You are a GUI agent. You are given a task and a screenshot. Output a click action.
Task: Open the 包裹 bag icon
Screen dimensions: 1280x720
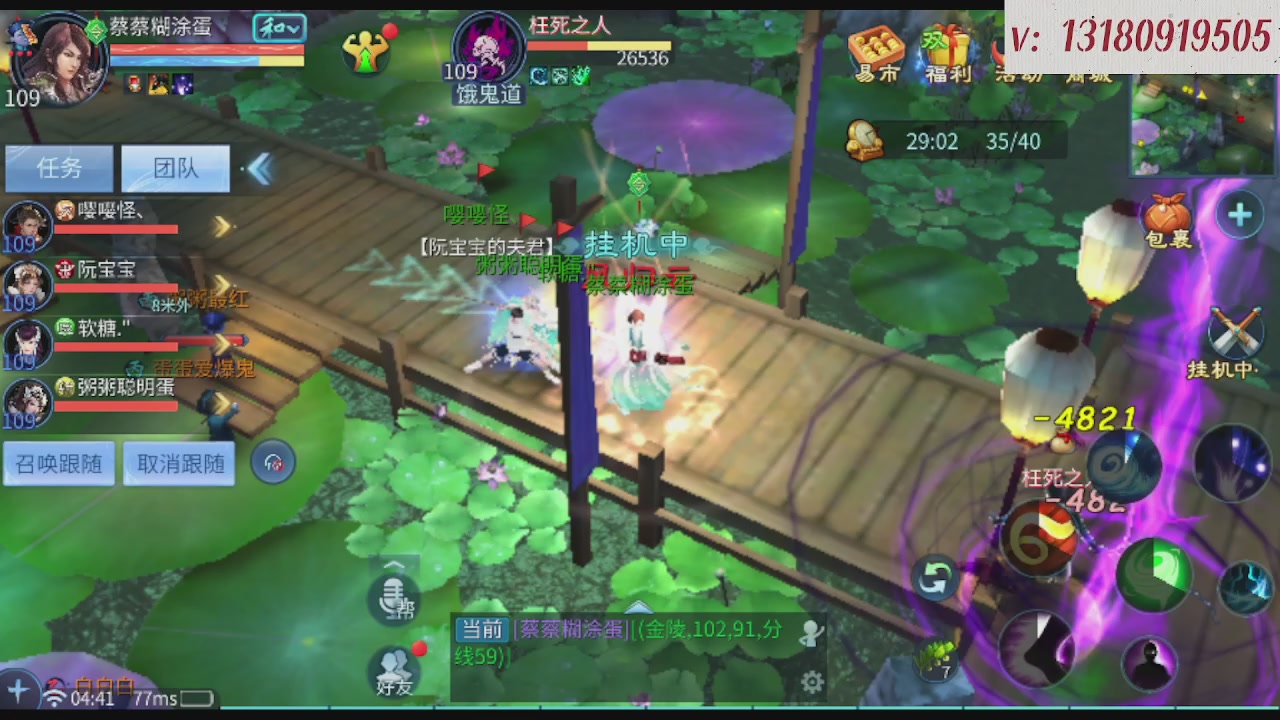coord(1166,215)
